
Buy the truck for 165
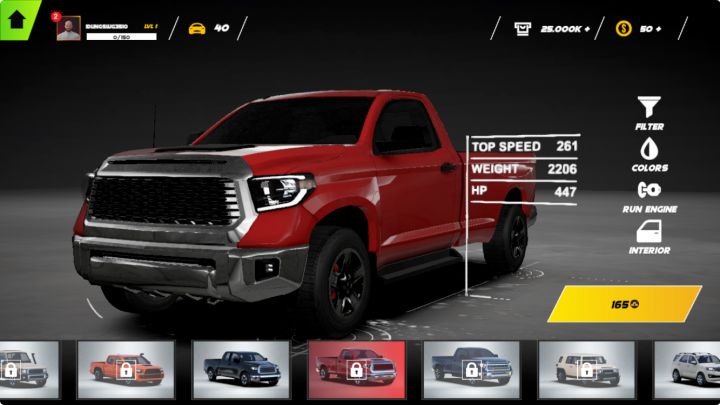(x=625, y=304)
